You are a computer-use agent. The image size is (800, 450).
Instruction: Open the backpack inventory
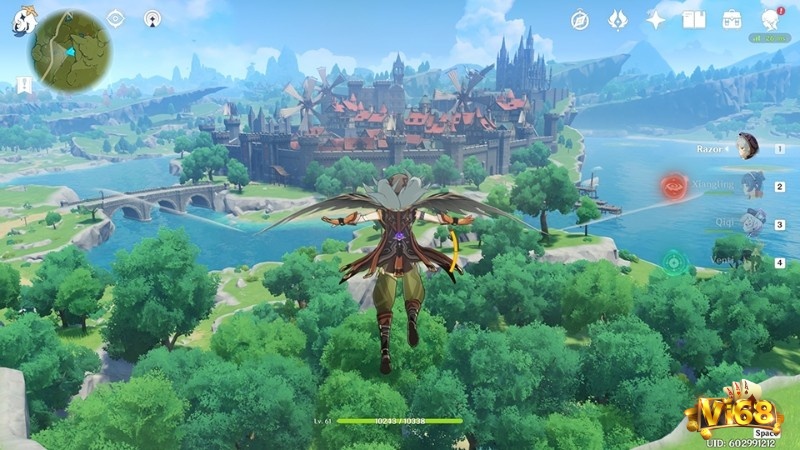[732, 20]
